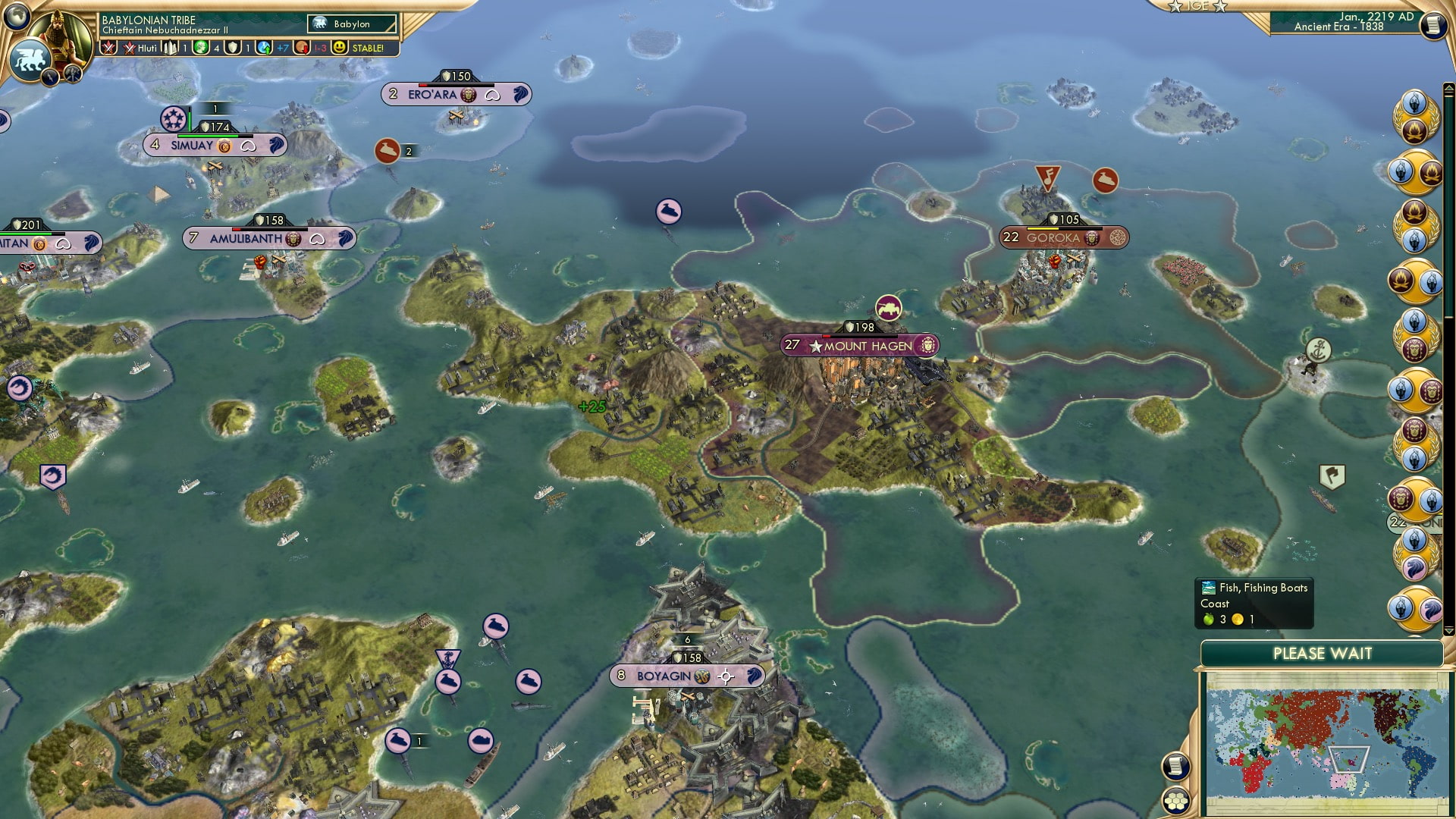Click the STABLE happiness smiley indicator

(340, 47)
